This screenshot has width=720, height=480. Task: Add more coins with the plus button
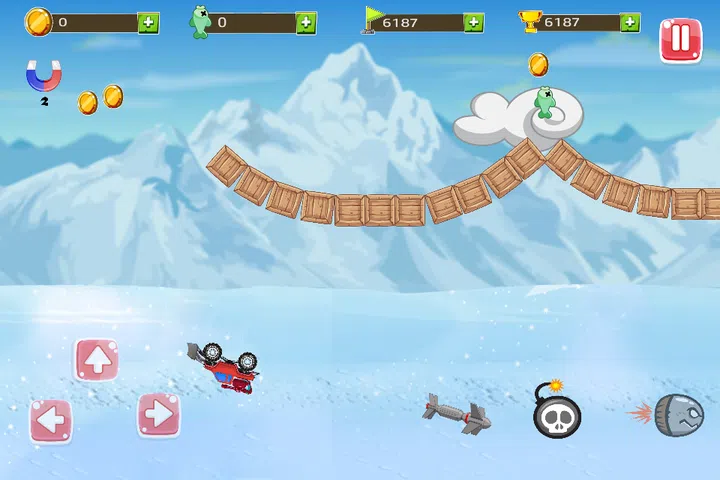coord(148,22)
